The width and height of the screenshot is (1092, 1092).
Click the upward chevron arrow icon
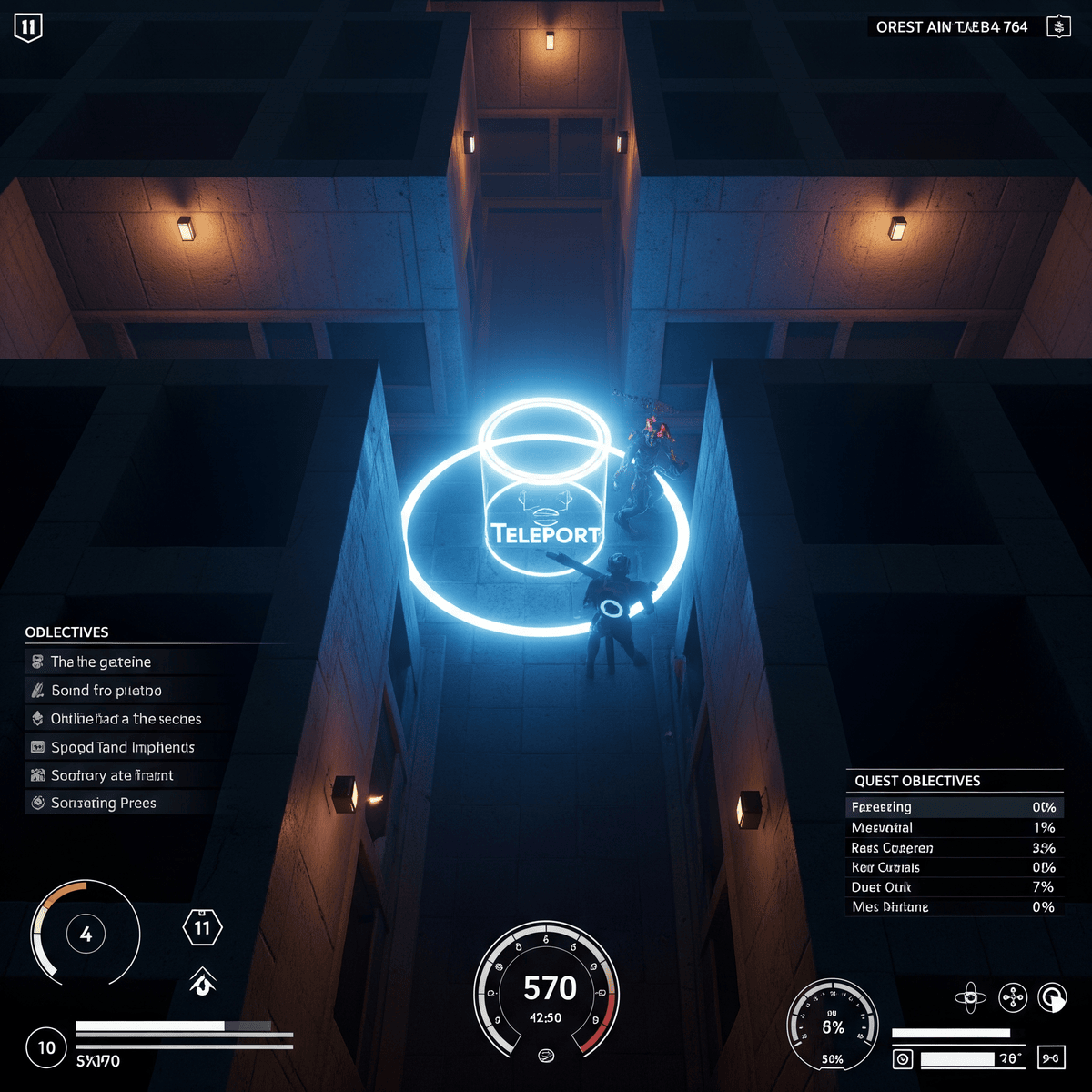pos(202,982)
